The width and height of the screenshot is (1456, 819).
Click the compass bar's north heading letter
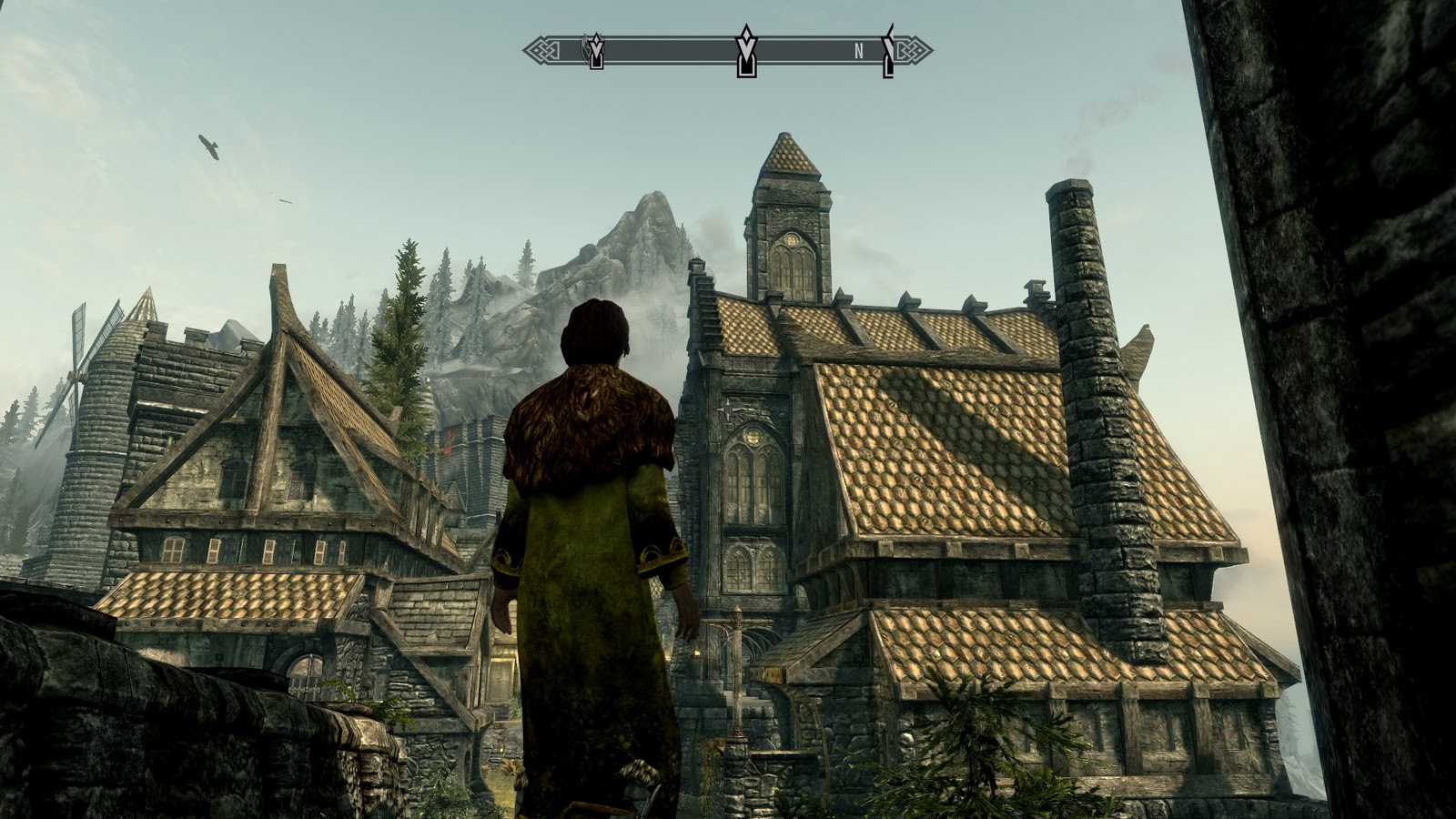858,52
